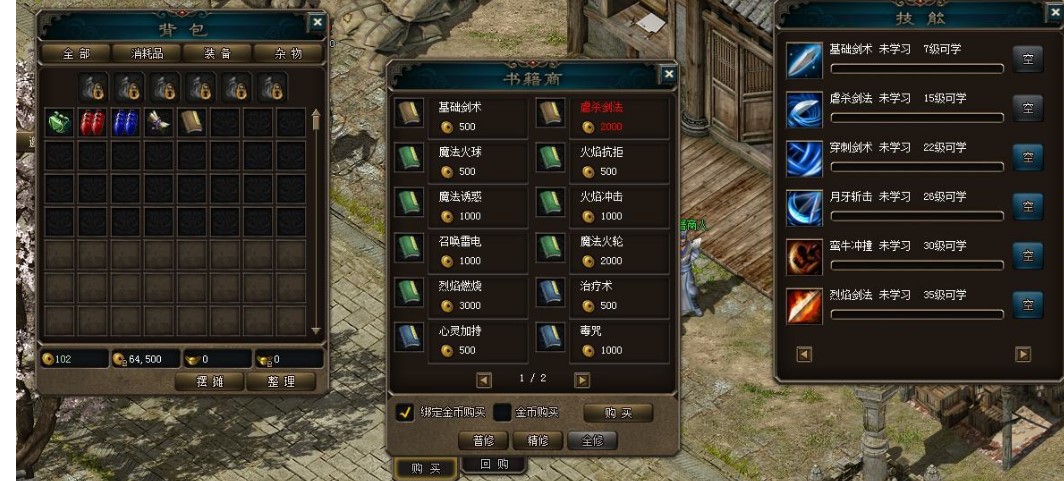The height and width of the screenshot is (481, 1064).
Task: Close the 背包 backpack window
Action: click(317, 22)
